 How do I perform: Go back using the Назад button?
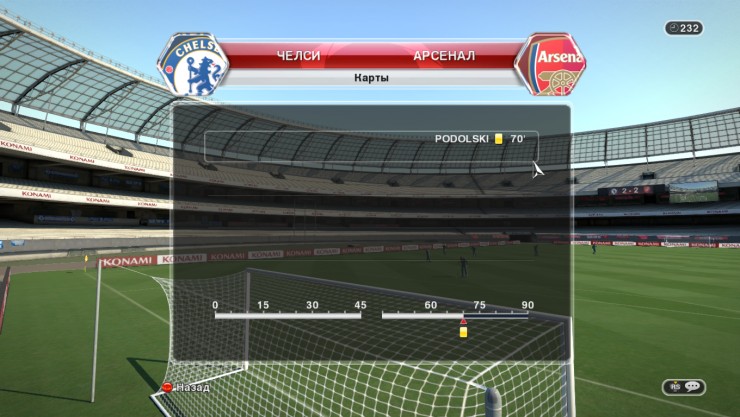[x=188, y=386]
